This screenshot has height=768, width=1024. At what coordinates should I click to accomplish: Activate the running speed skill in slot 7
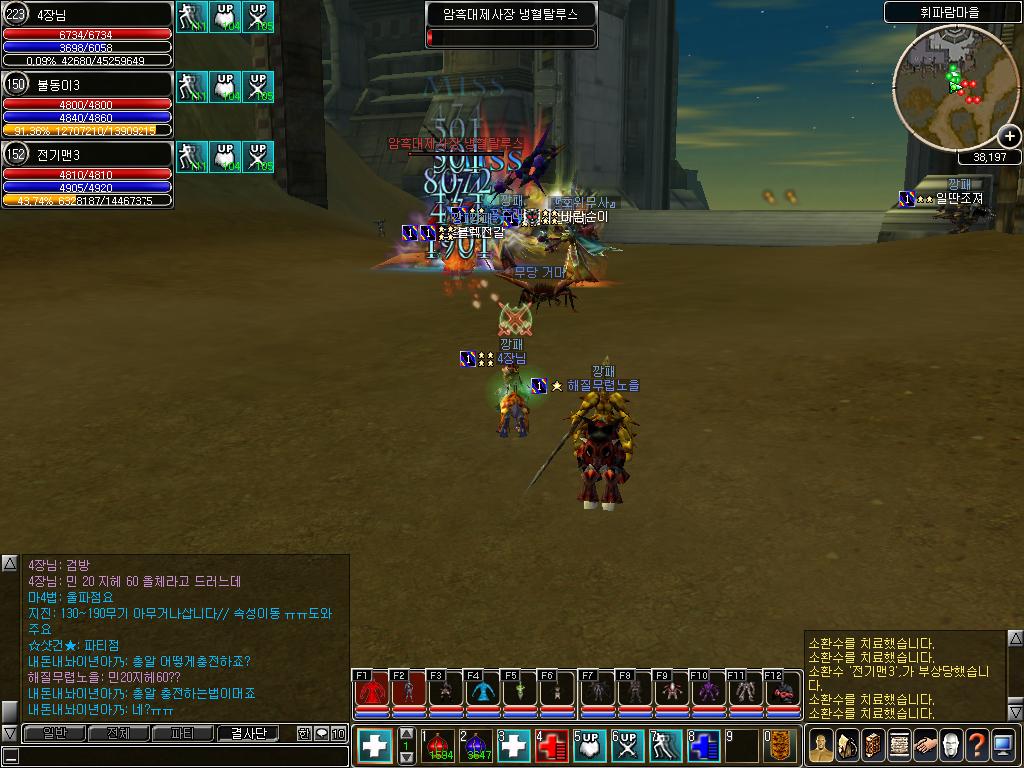tap(667, 746)
